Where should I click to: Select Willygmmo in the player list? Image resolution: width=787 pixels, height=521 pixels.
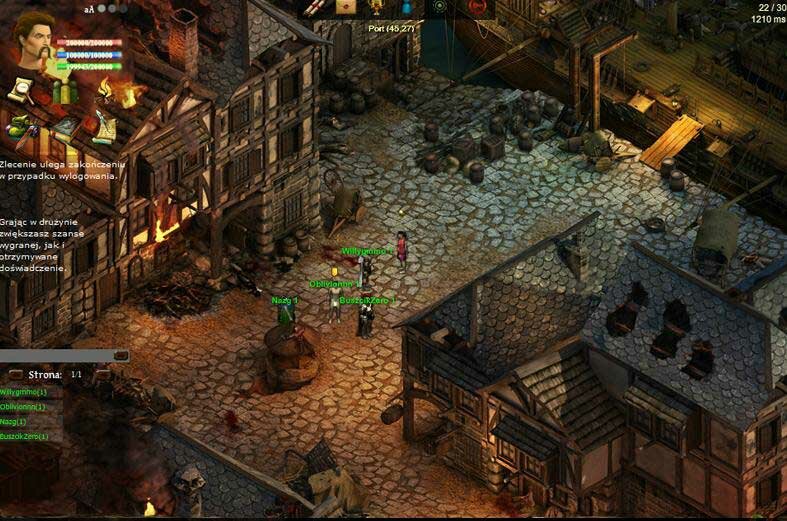click(24, 392)
